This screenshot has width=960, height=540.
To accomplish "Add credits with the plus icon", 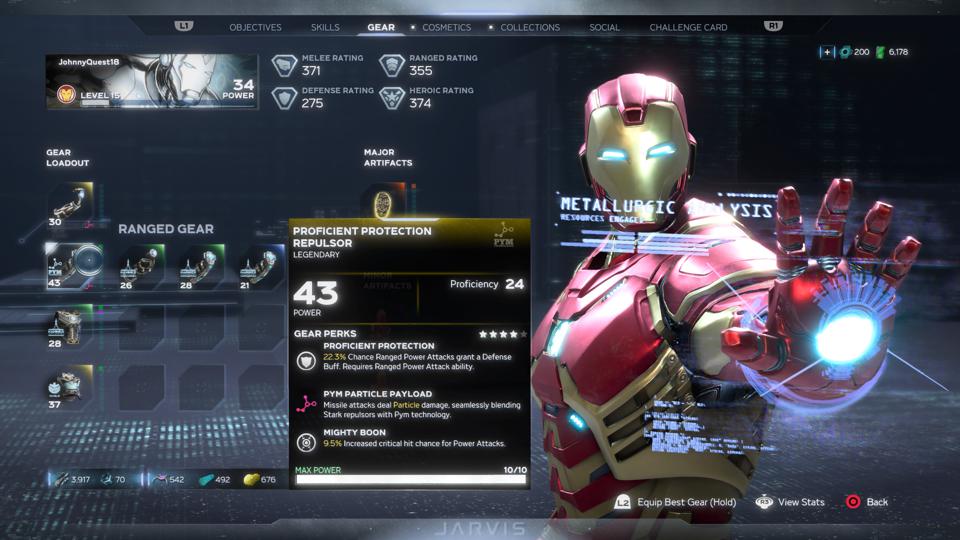I will (x=827, y=52).
